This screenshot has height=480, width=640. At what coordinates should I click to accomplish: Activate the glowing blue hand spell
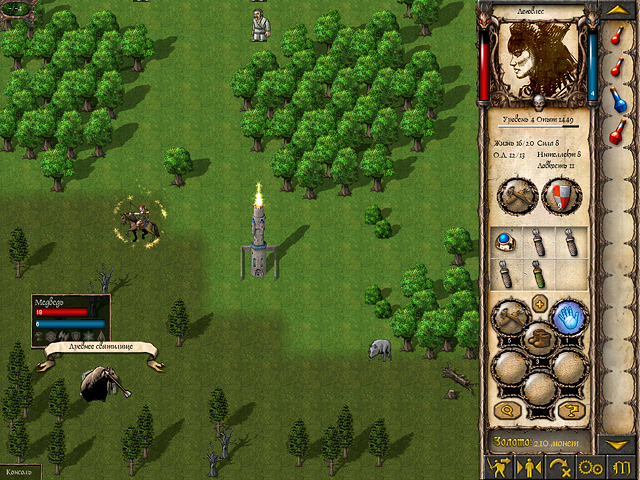[x=569, y=316]
